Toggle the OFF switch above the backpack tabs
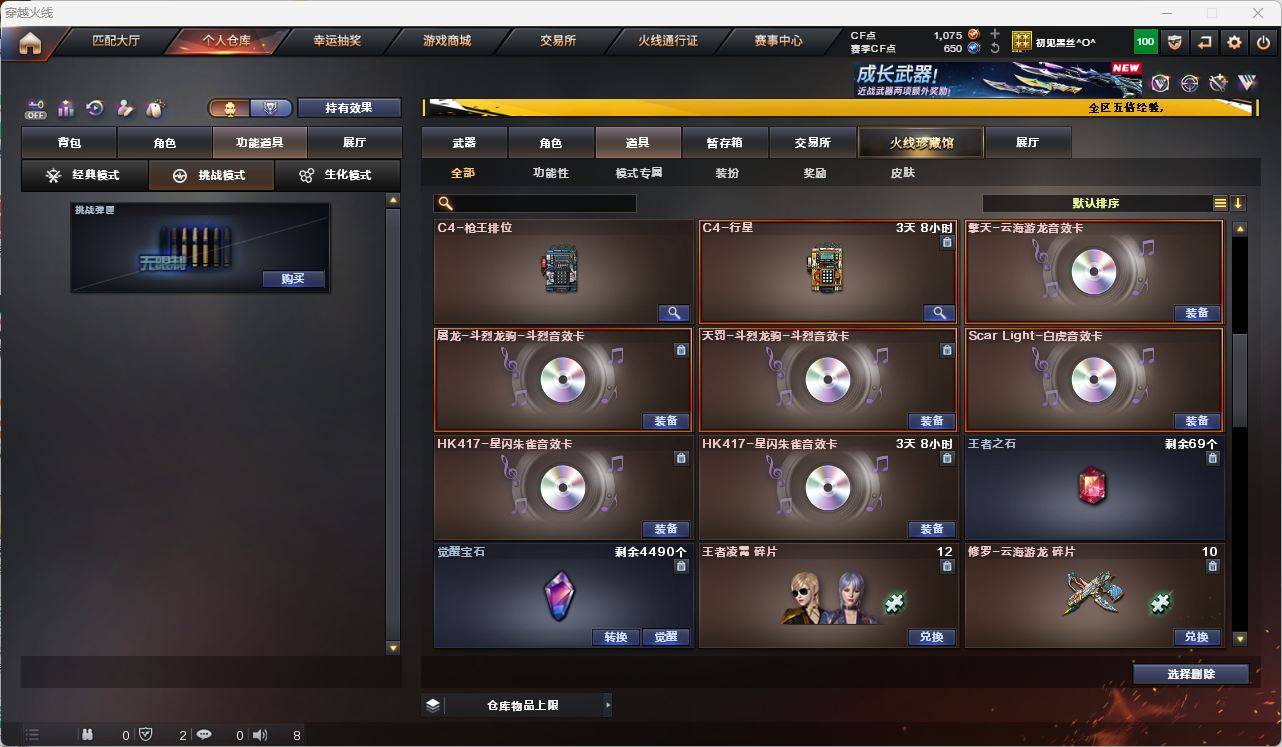Viewport: 1282px width, 747px height. tap(33, 109)
